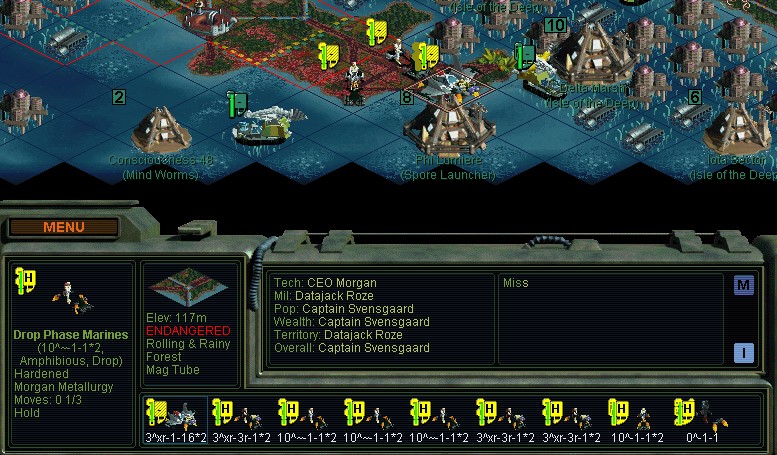777x455 pixels.
Task: Click the I button beside the message panel
Action: [743, 352]
